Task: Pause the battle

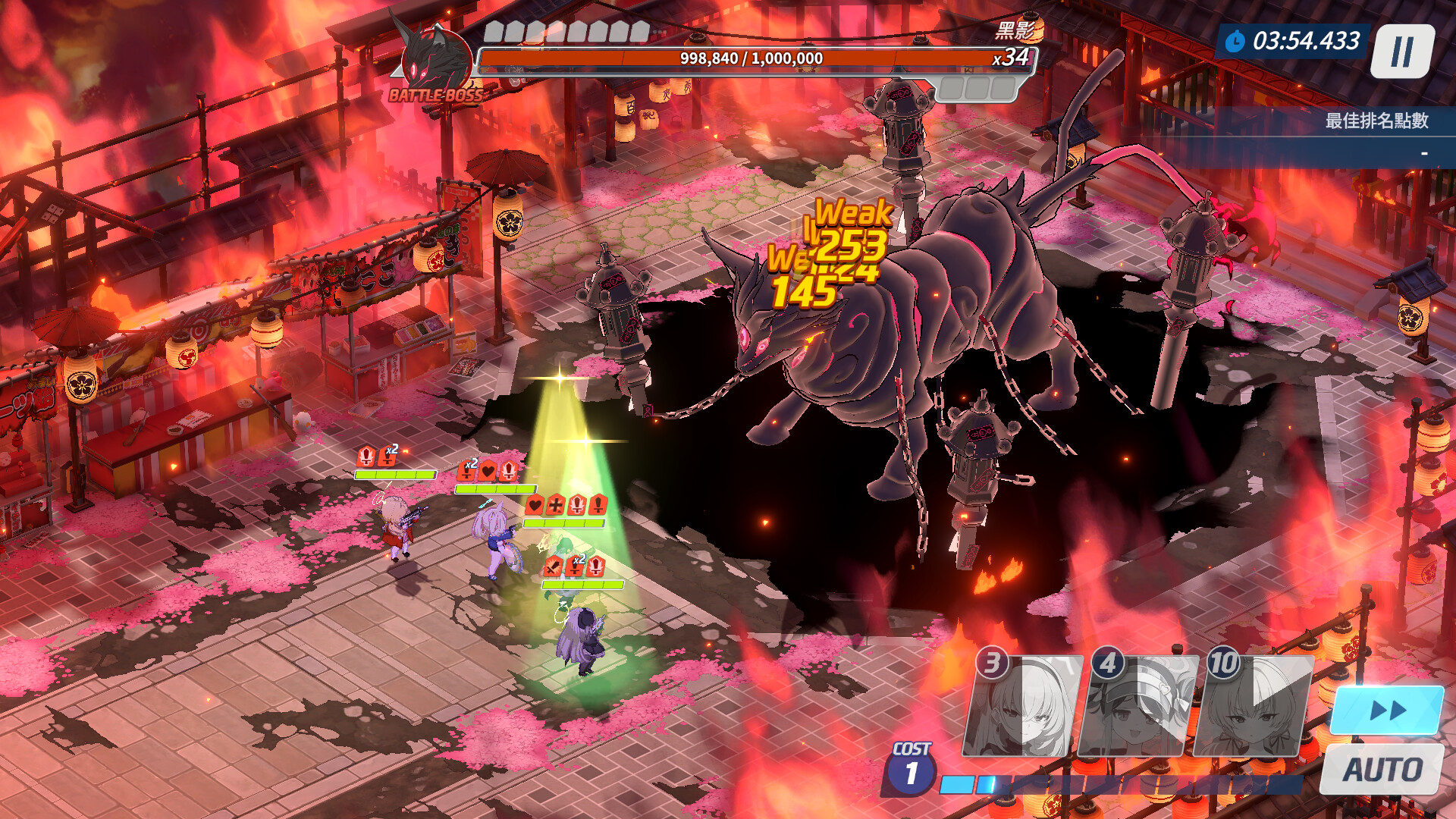Action: pos(1402,52)
